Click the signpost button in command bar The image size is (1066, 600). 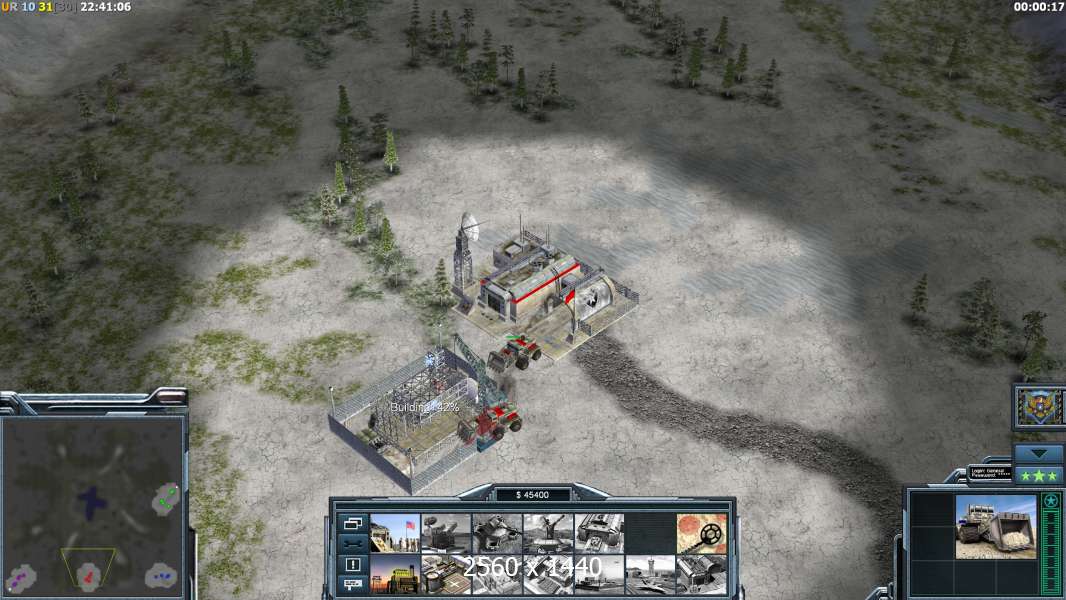click(x=351, y=585)
